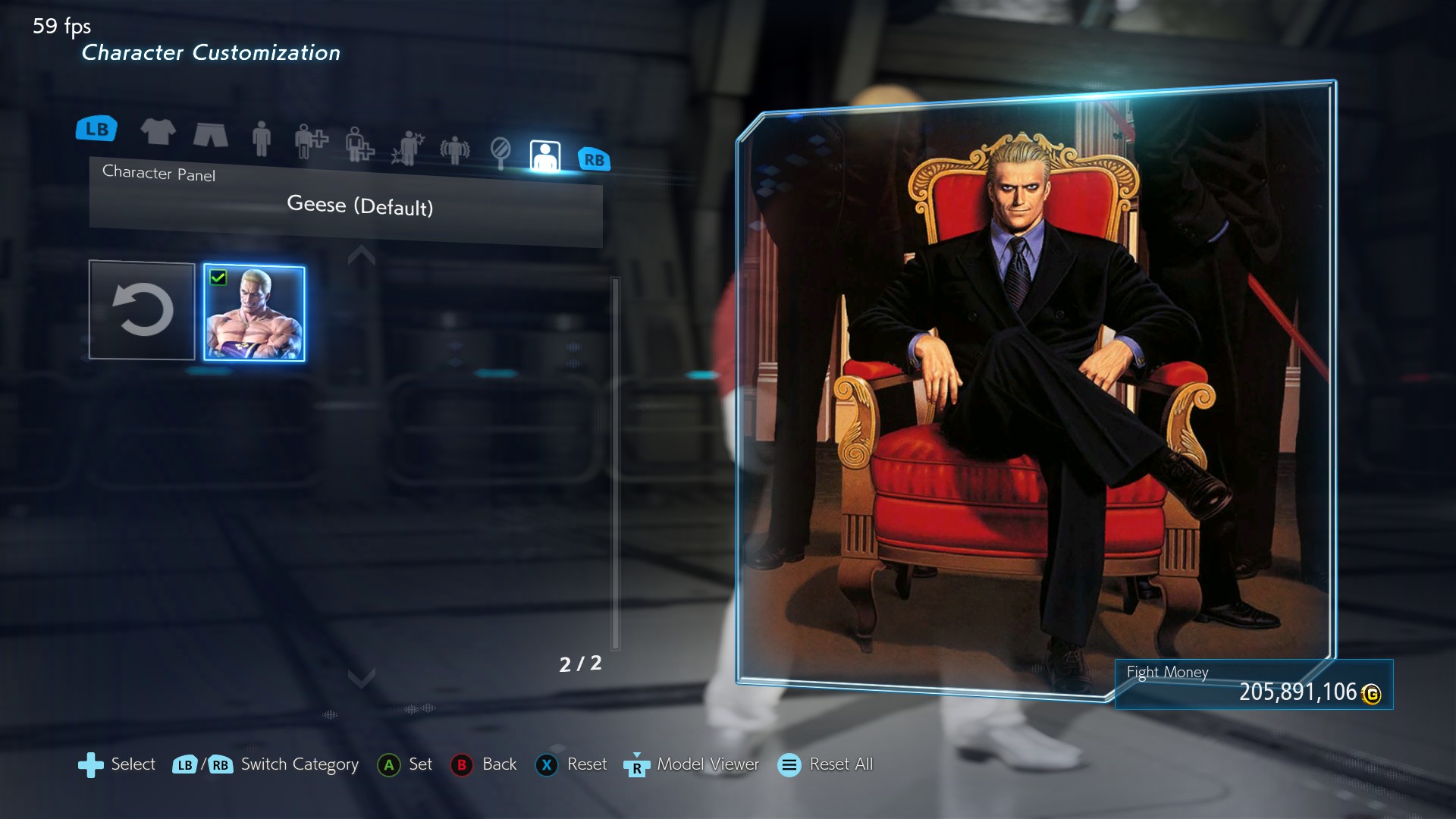The height and width of the screenshot is (819, 1456).
Task: Open the hand mirror category
Action: 500,152
